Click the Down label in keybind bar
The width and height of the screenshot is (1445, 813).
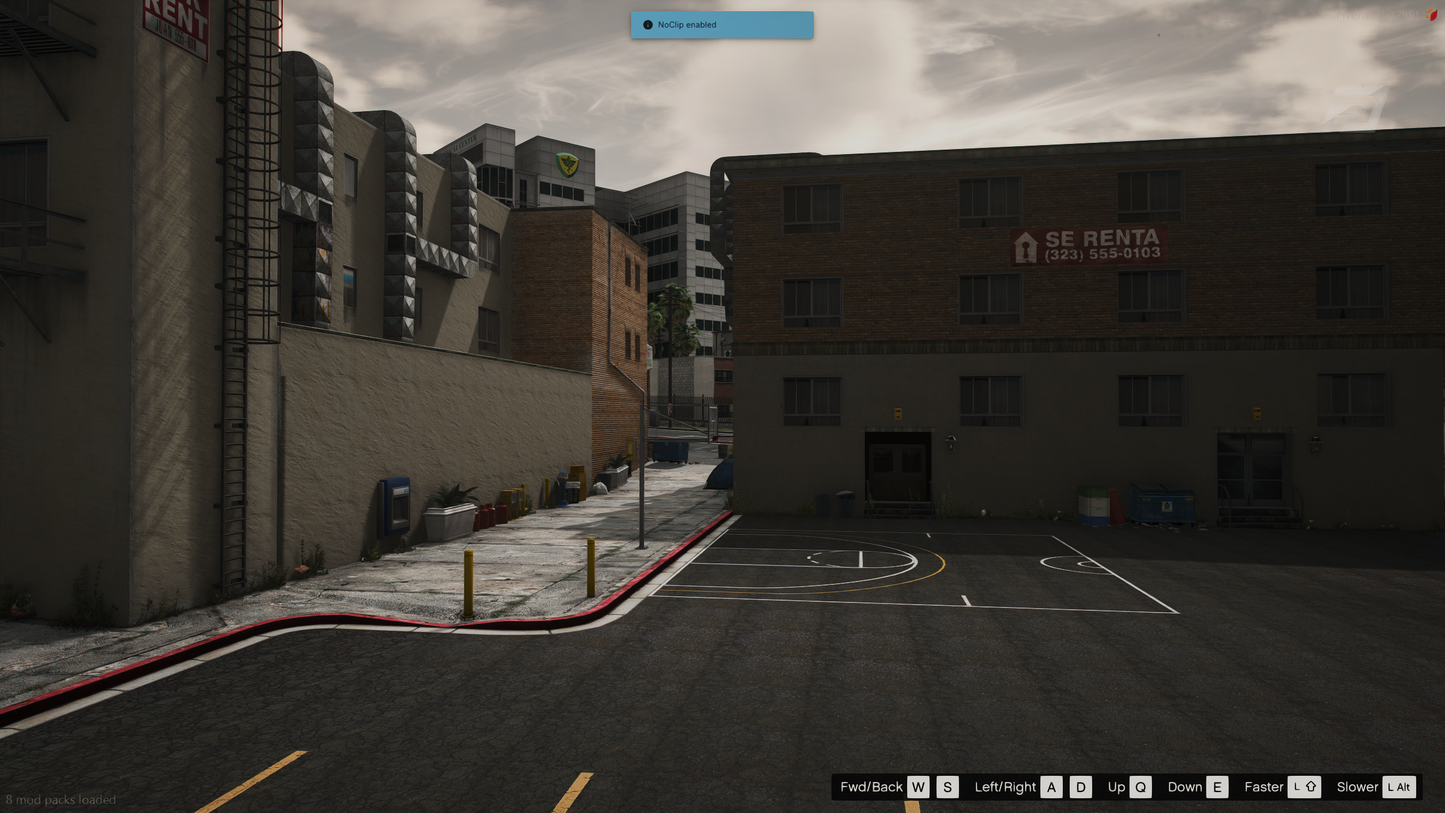[x=1184, y=787]
